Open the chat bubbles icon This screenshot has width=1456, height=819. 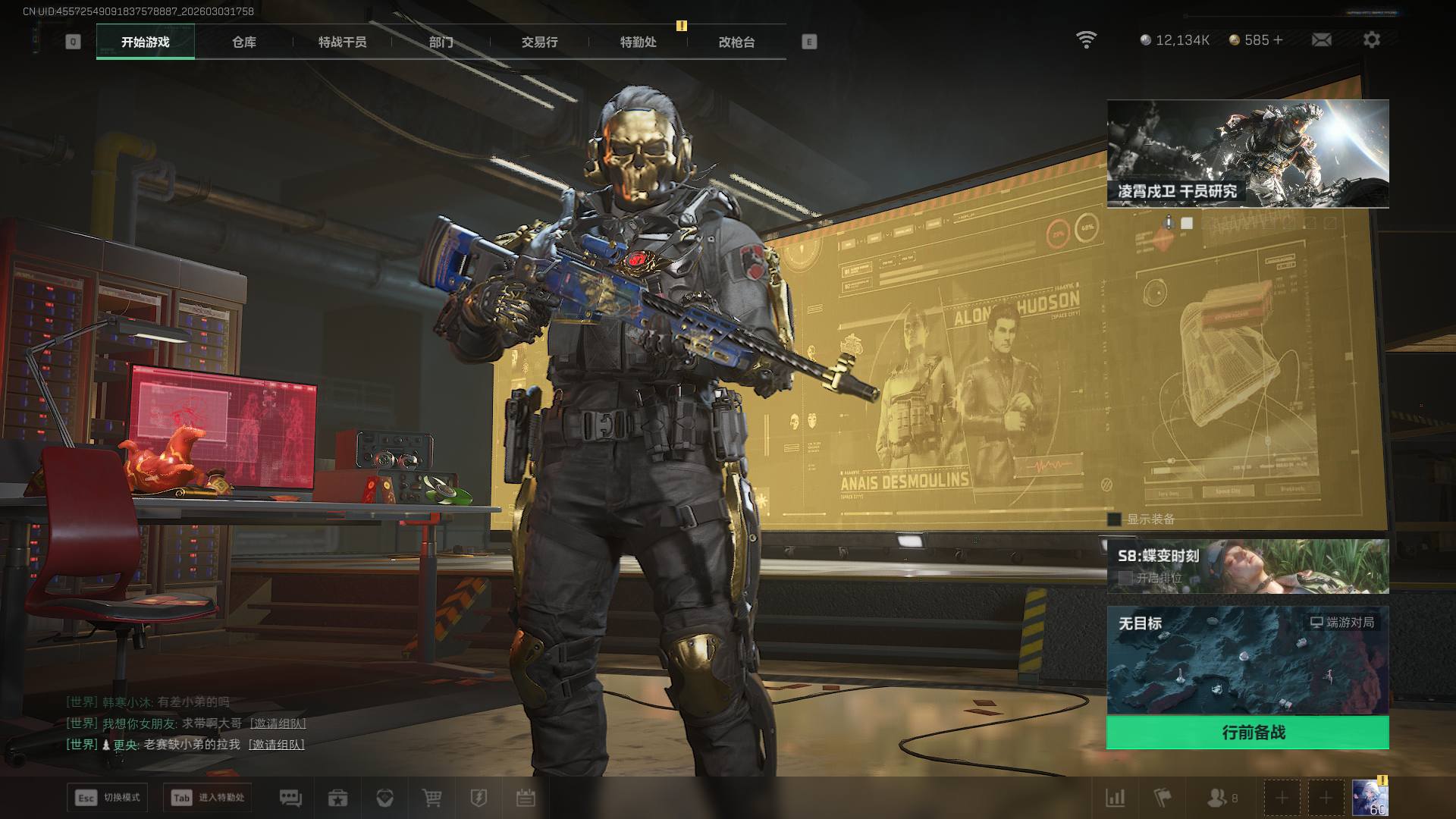290,798
